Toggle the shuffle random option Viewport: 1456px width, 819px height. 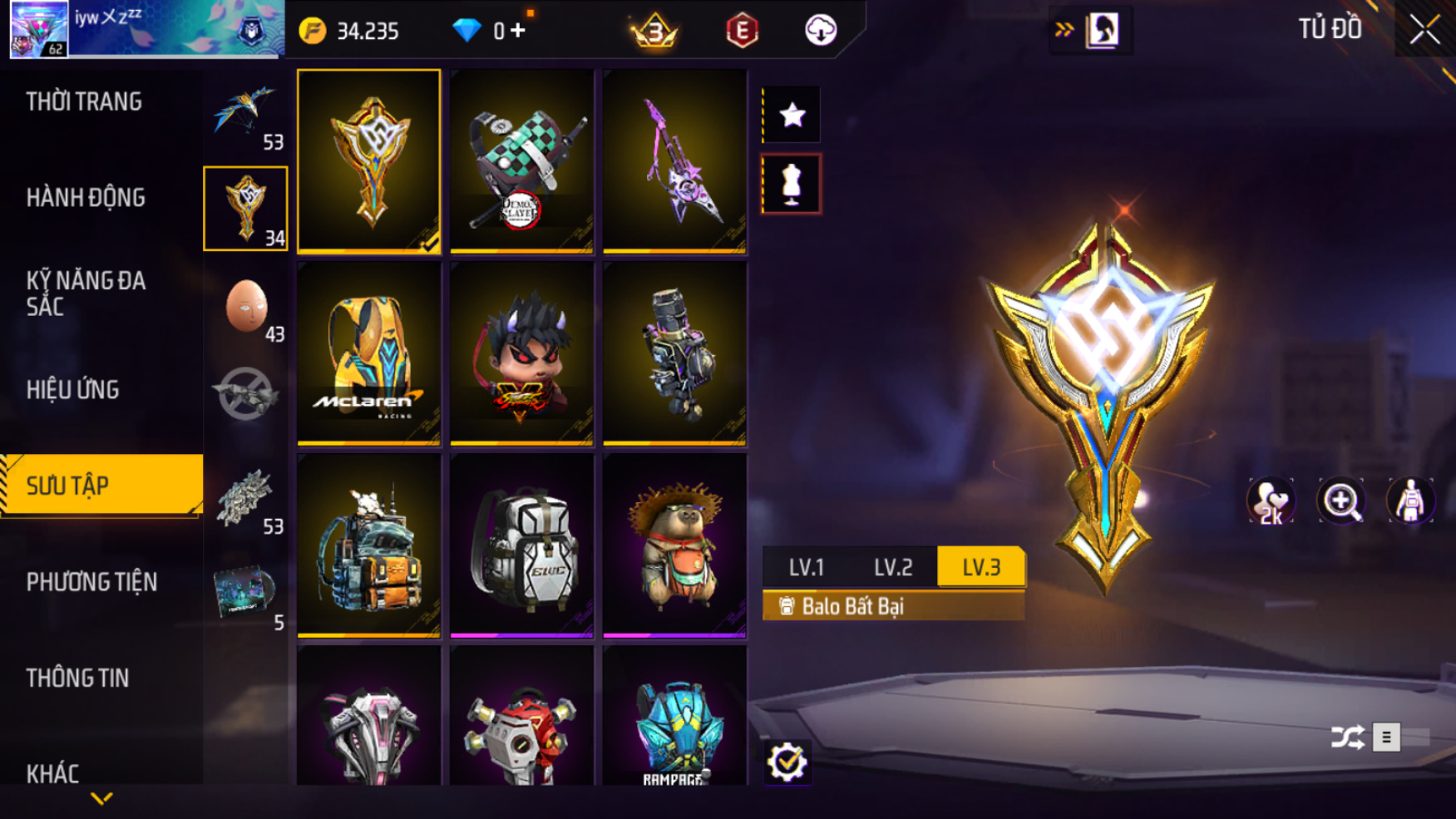pos(1348,738)
